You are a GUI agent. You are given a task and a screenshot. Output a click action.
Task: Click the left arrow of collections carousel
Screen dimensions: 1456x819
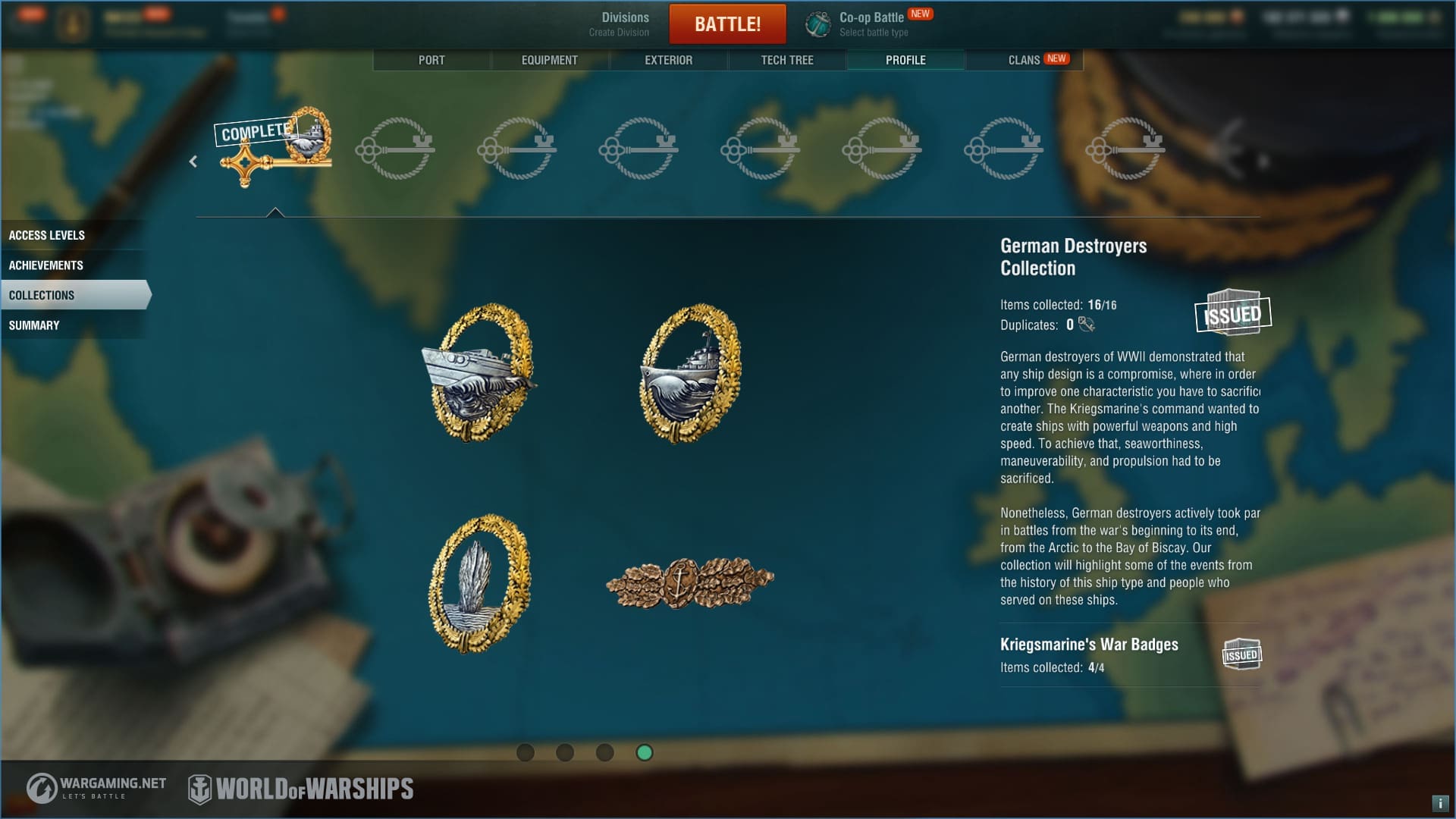193,162
